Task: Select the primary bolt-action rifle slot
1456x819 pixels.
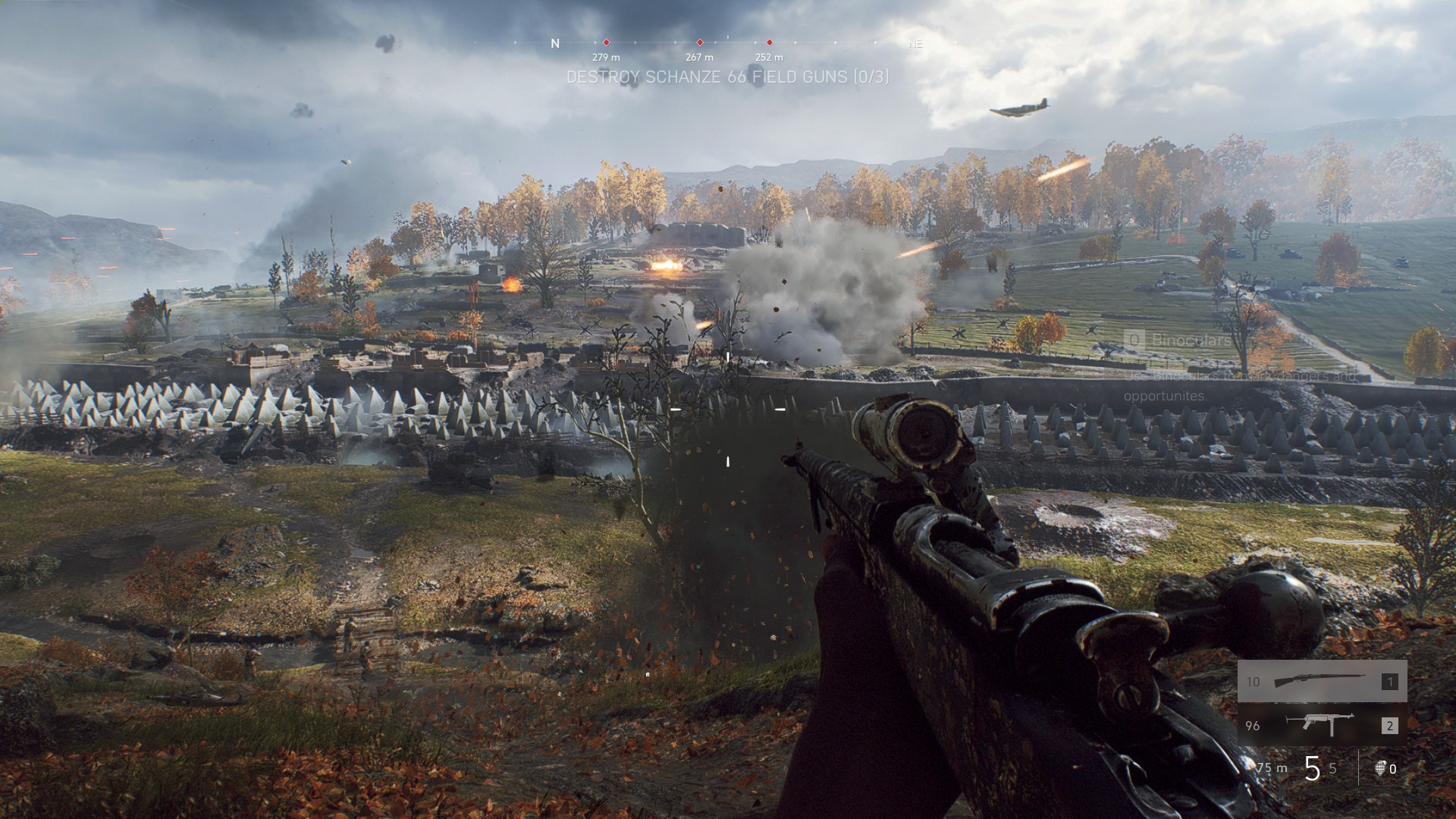Action: [1322, 681]
